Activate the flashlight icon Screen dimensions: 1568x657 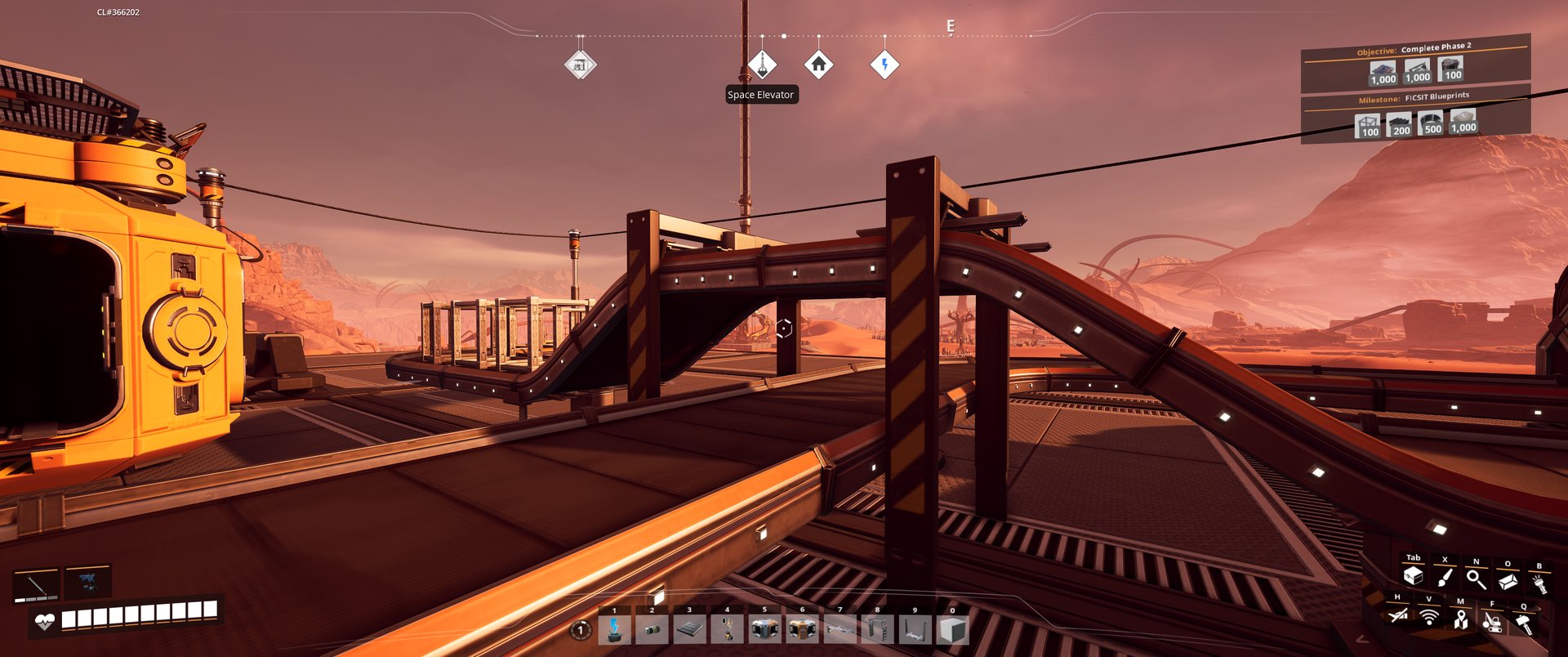click(x=1539, y=583)
